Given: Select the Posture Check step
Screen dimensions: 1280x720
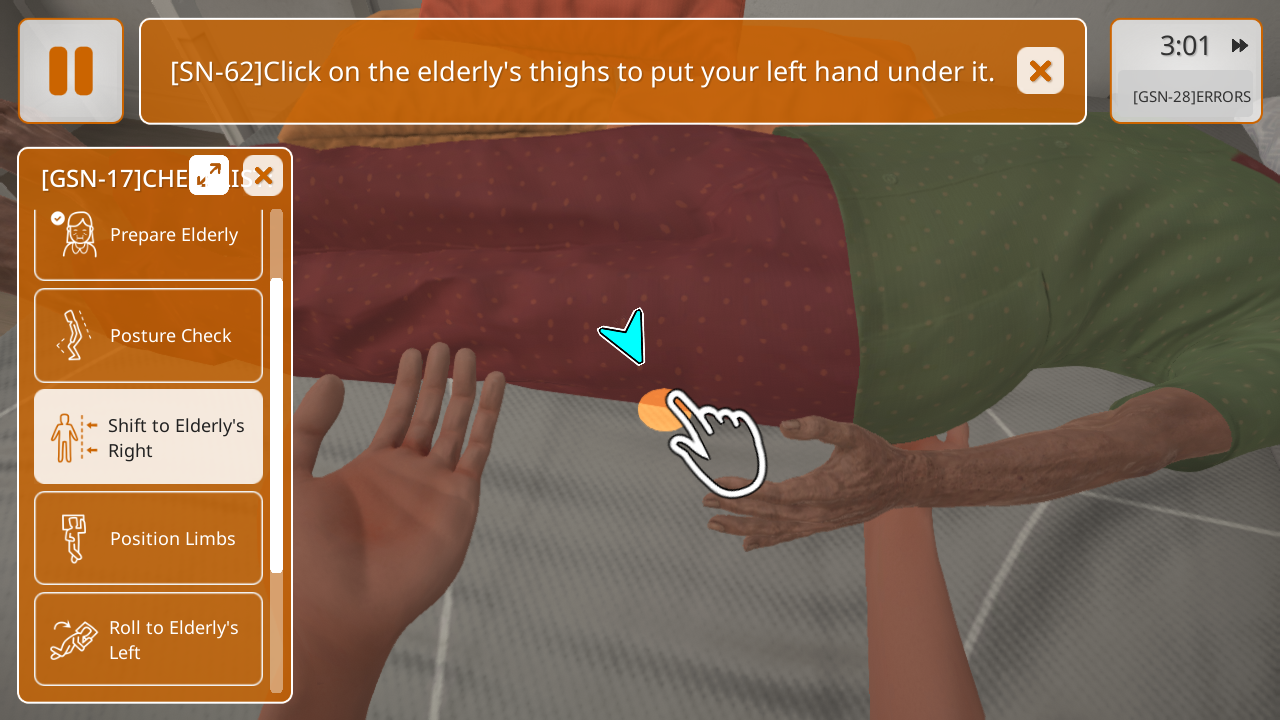Looking at the screenshot, I should (148, 336).
